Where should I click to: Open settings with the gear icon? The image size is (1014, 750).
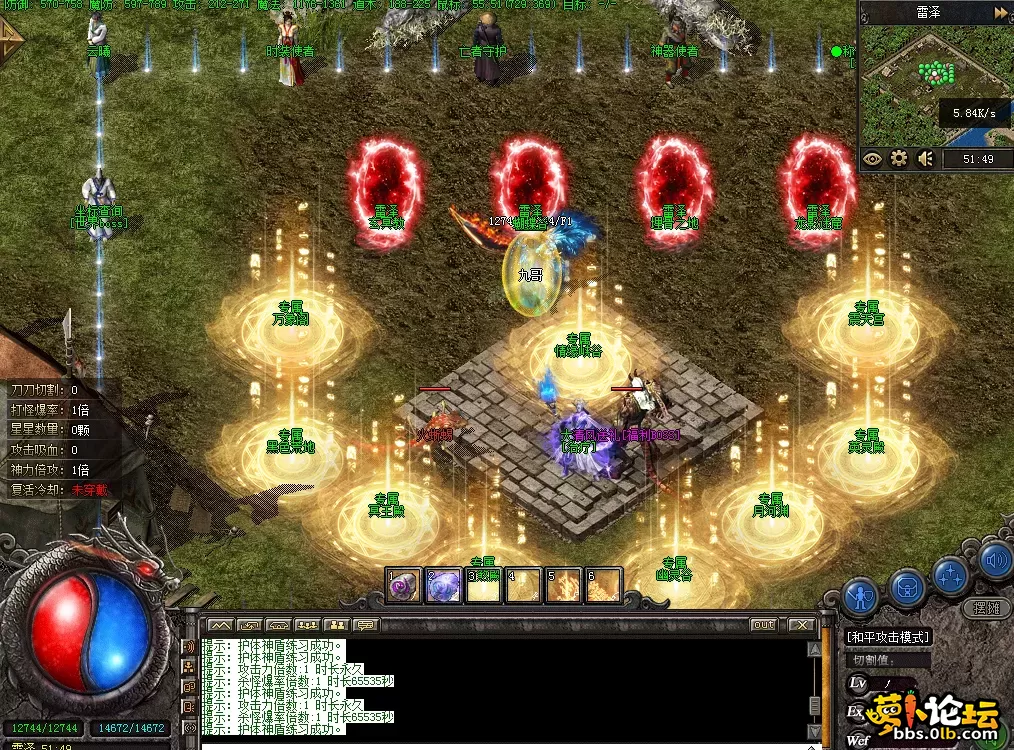(899, 159)
